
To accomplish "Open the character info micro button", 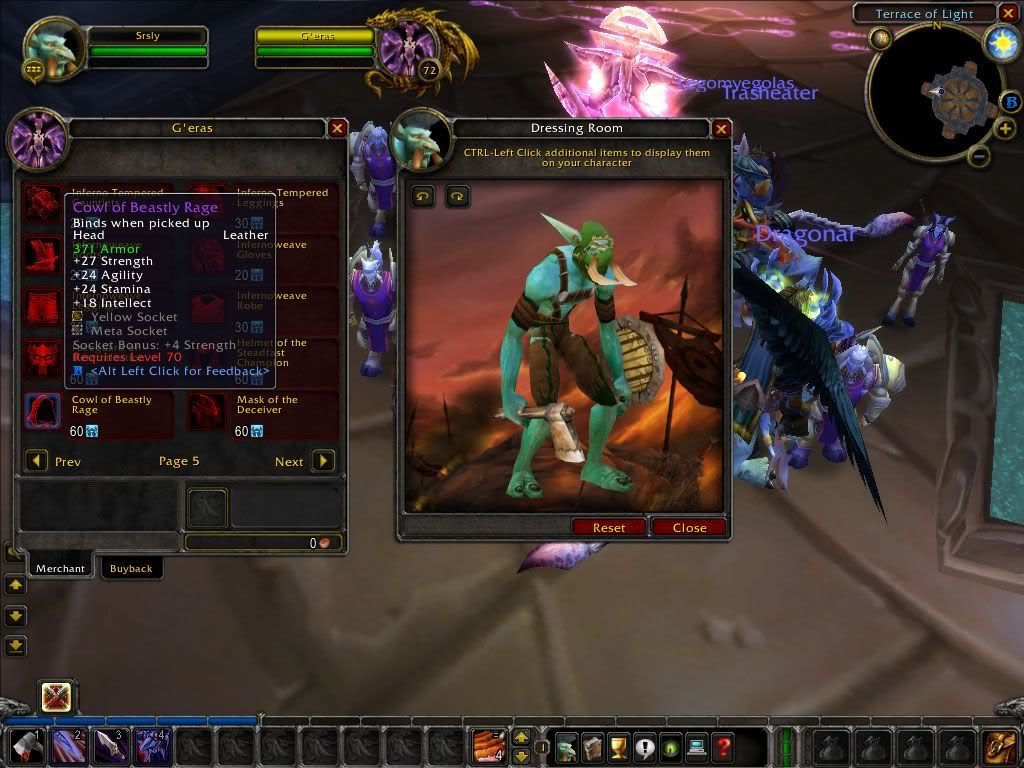I will point(567,746).
